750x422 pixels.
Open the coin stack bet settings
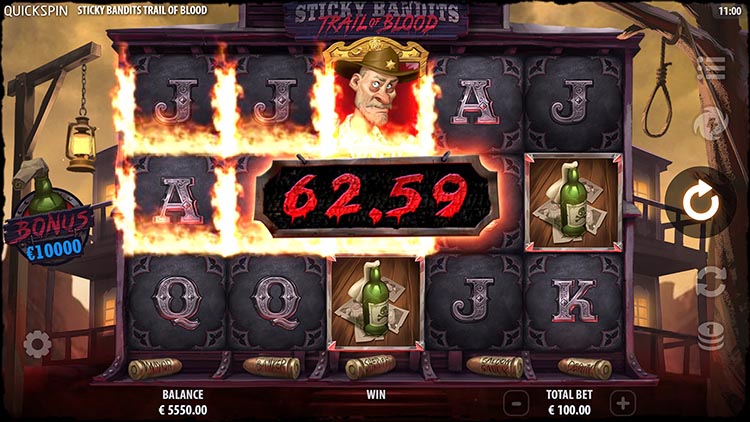tap(711, 336)
